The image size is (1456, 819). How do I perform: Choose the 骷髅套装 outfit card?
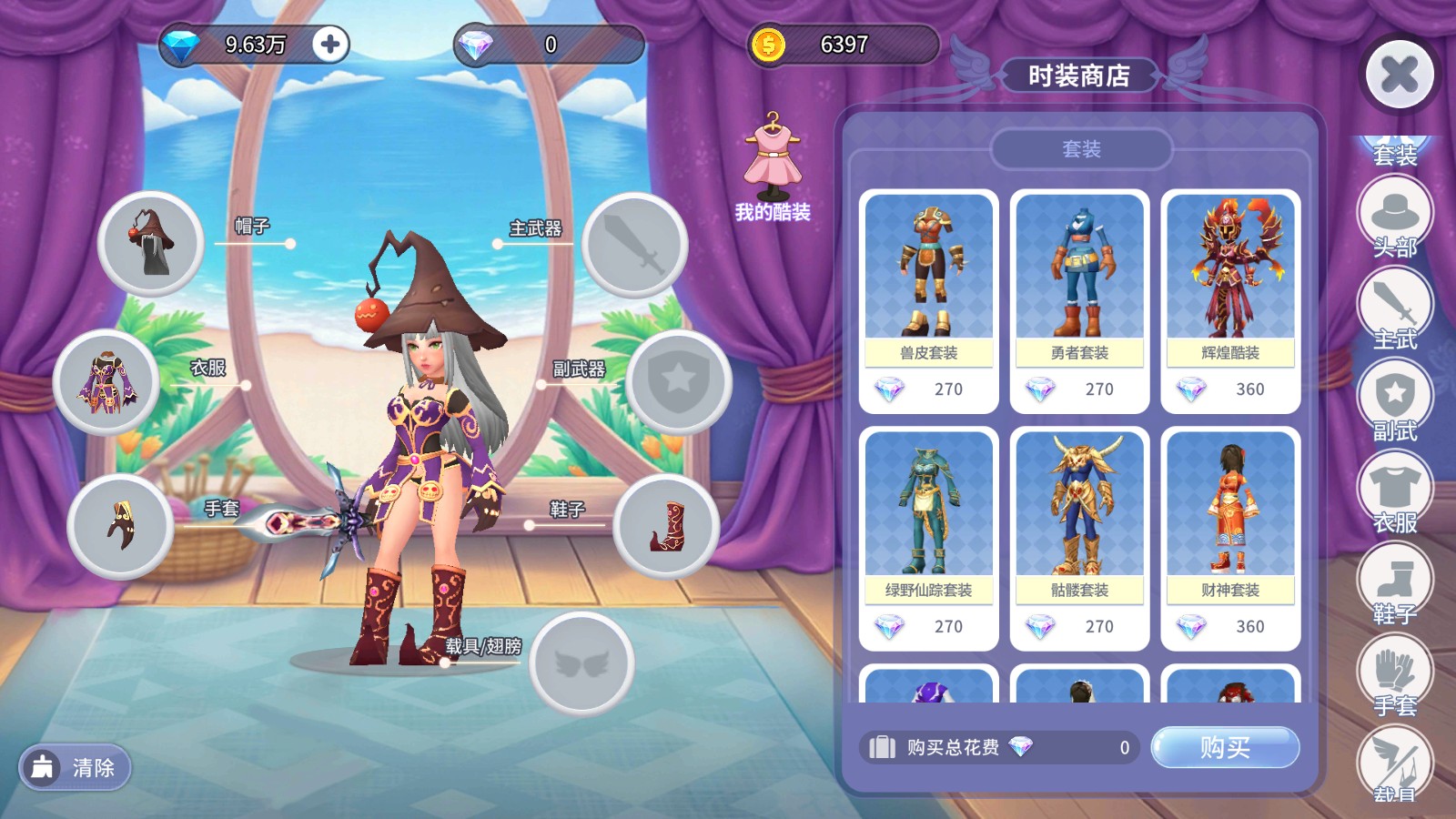pyautogui.click(x=1079, y=538)
